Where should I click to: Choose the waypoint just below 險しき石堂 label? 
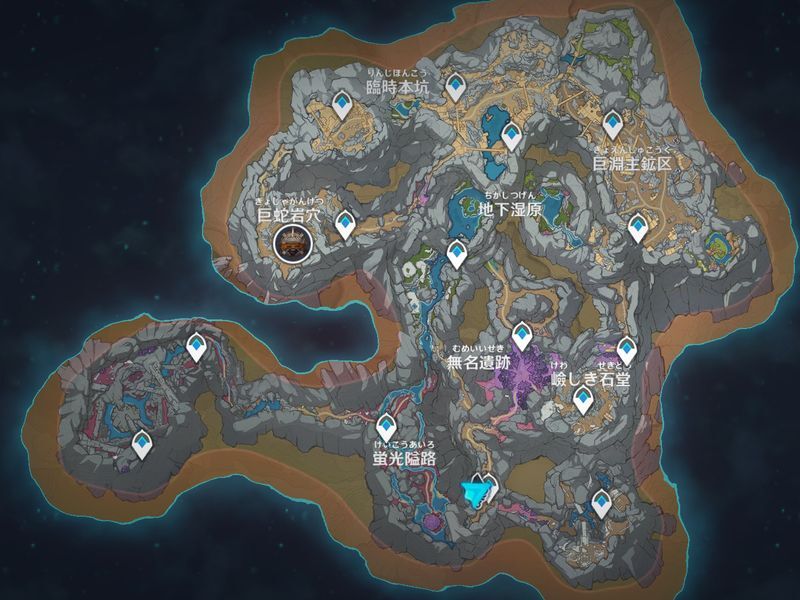pos(583,401)
